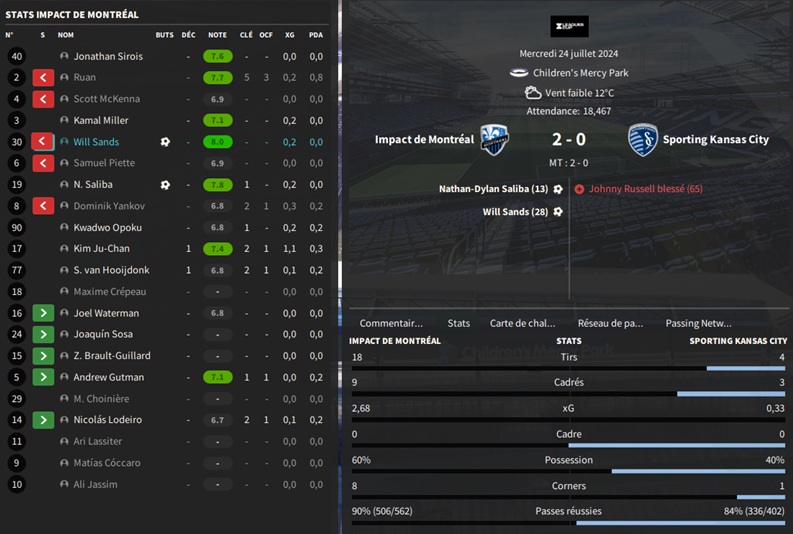Choose Nicolás Lodeiro from the list

tap(107, 420)
